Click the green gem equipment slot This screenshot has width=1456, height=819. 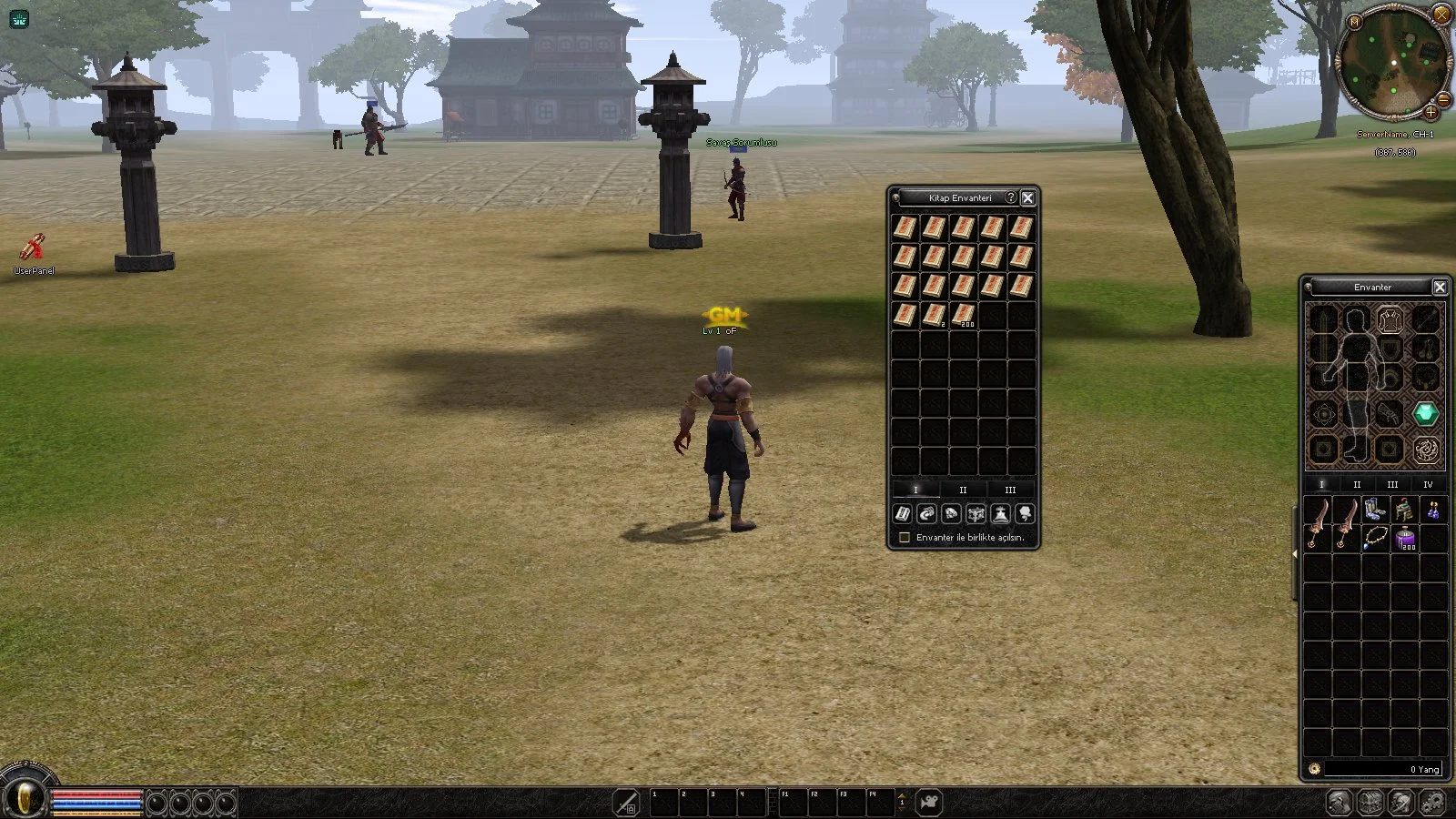pos(1425,415)
